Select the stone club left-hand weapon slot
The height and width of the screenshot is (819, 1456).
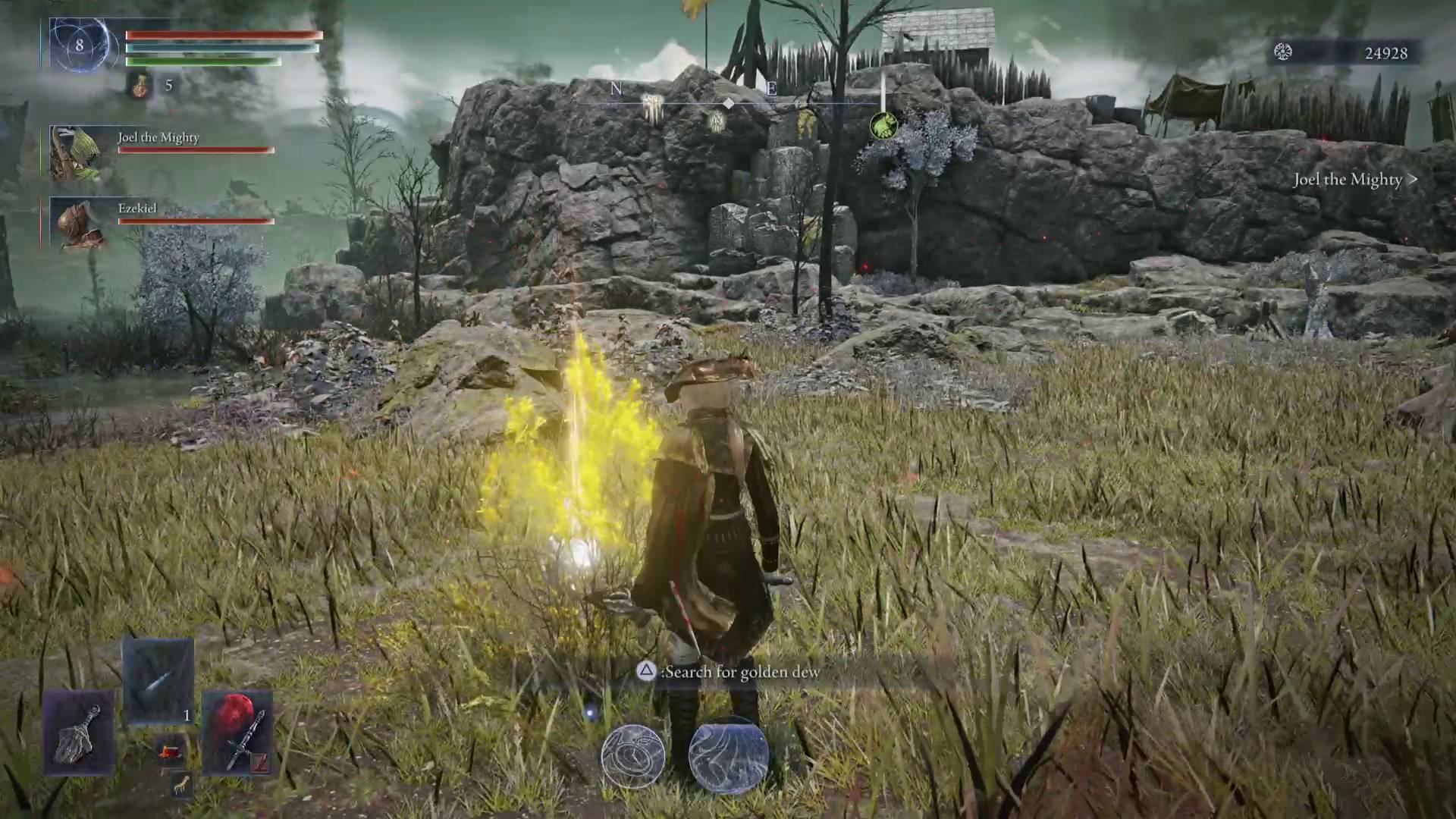tap(79, 733)
